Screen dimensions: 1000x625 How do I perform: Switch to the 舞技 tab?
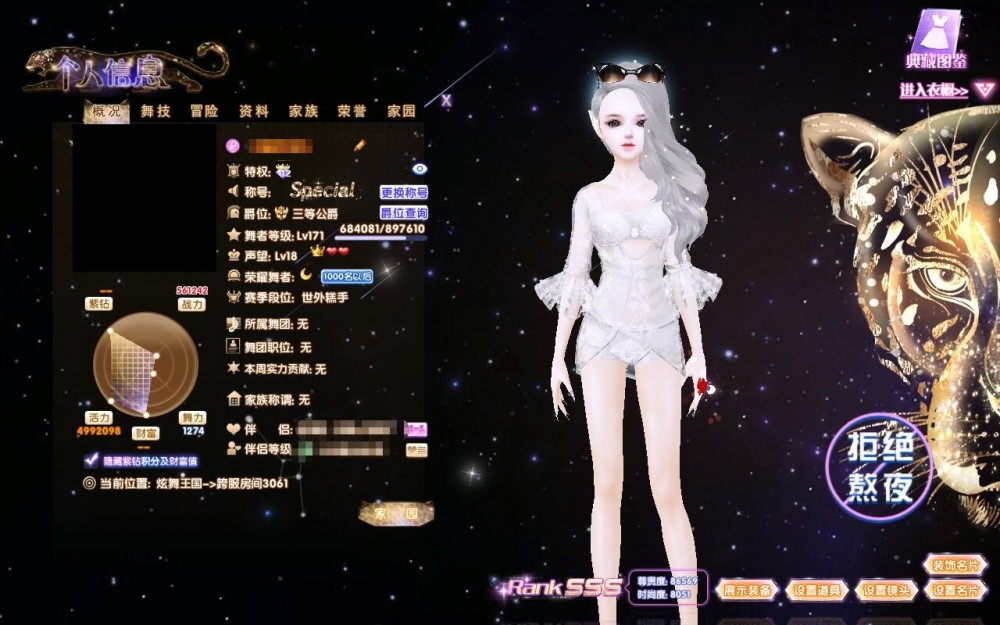tap(155, 111)
